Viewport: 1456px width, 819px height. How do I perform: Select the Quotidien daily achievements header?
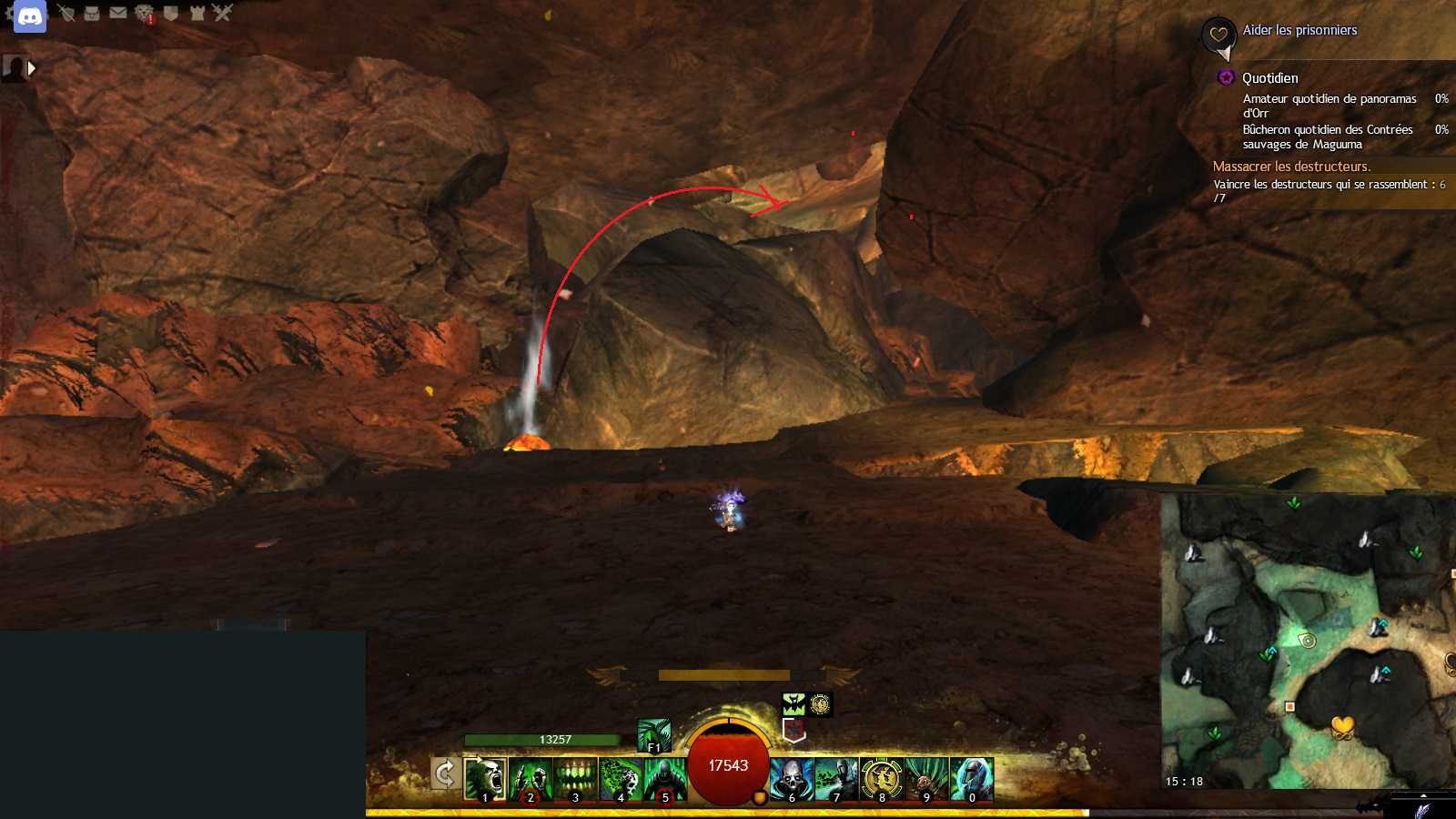click(1269, 78)
